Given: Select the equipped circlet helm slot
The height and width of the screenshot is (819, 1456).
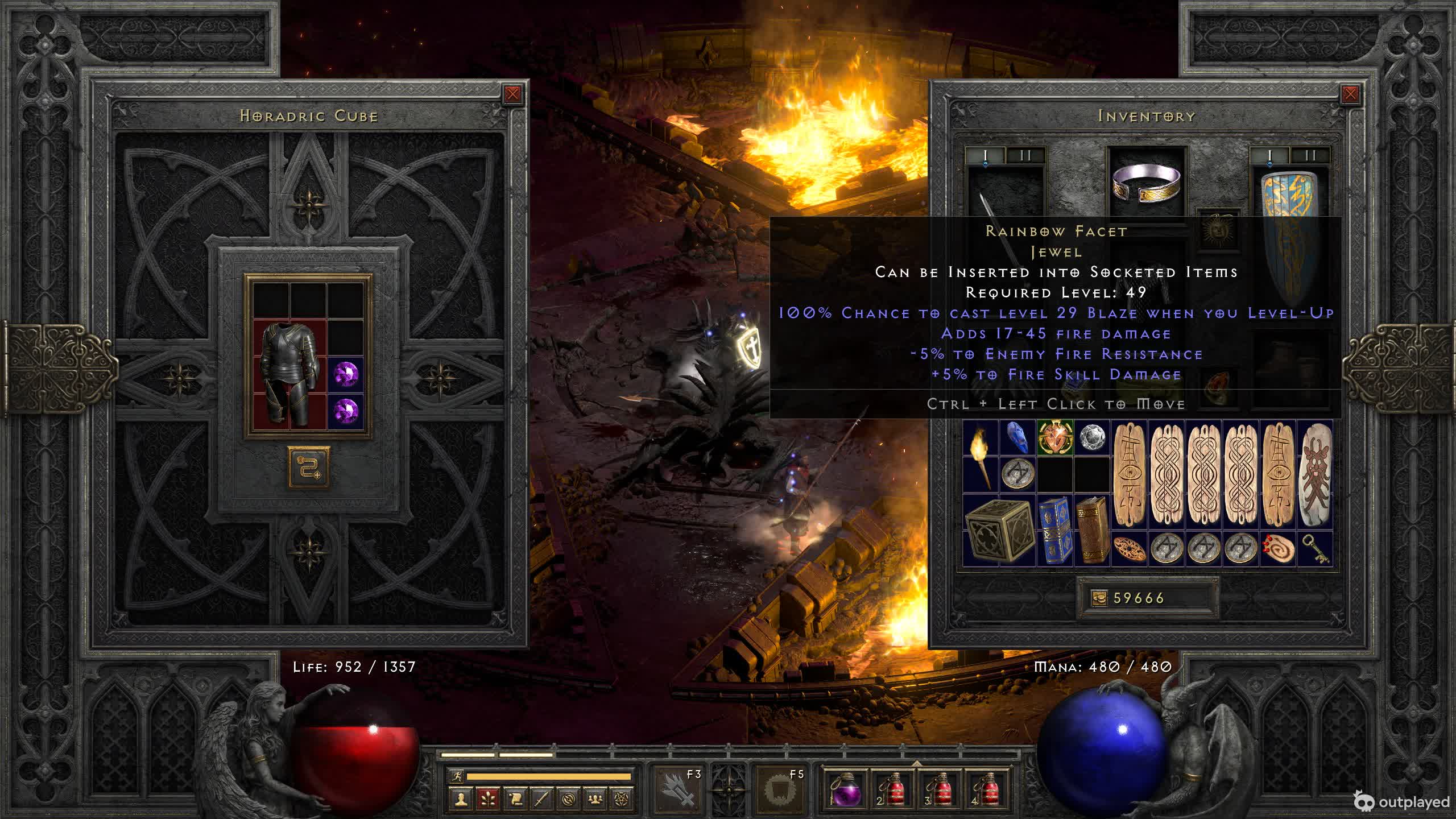Looking at the screenshot, I should coord(1147,182).
